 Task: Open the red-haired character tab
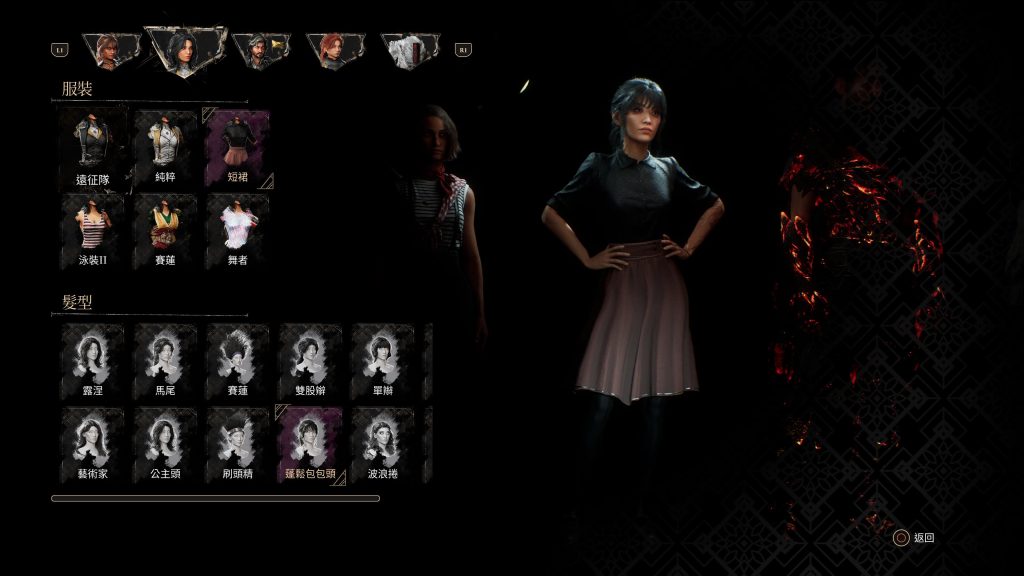pos(335,50)
